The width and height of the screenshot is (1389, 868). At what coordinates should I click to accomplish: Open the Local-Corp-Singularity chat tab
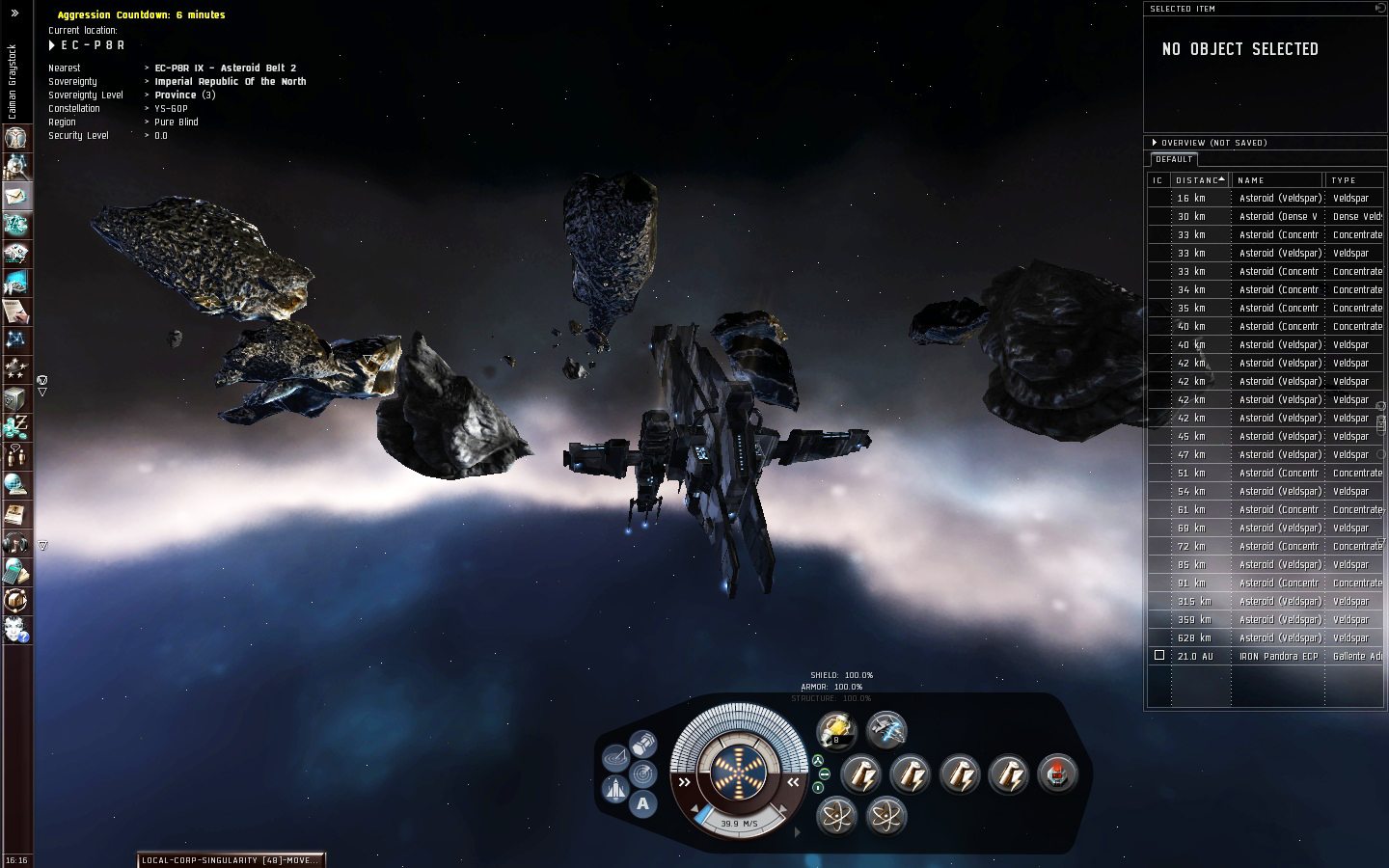click(x=230, y=860)
